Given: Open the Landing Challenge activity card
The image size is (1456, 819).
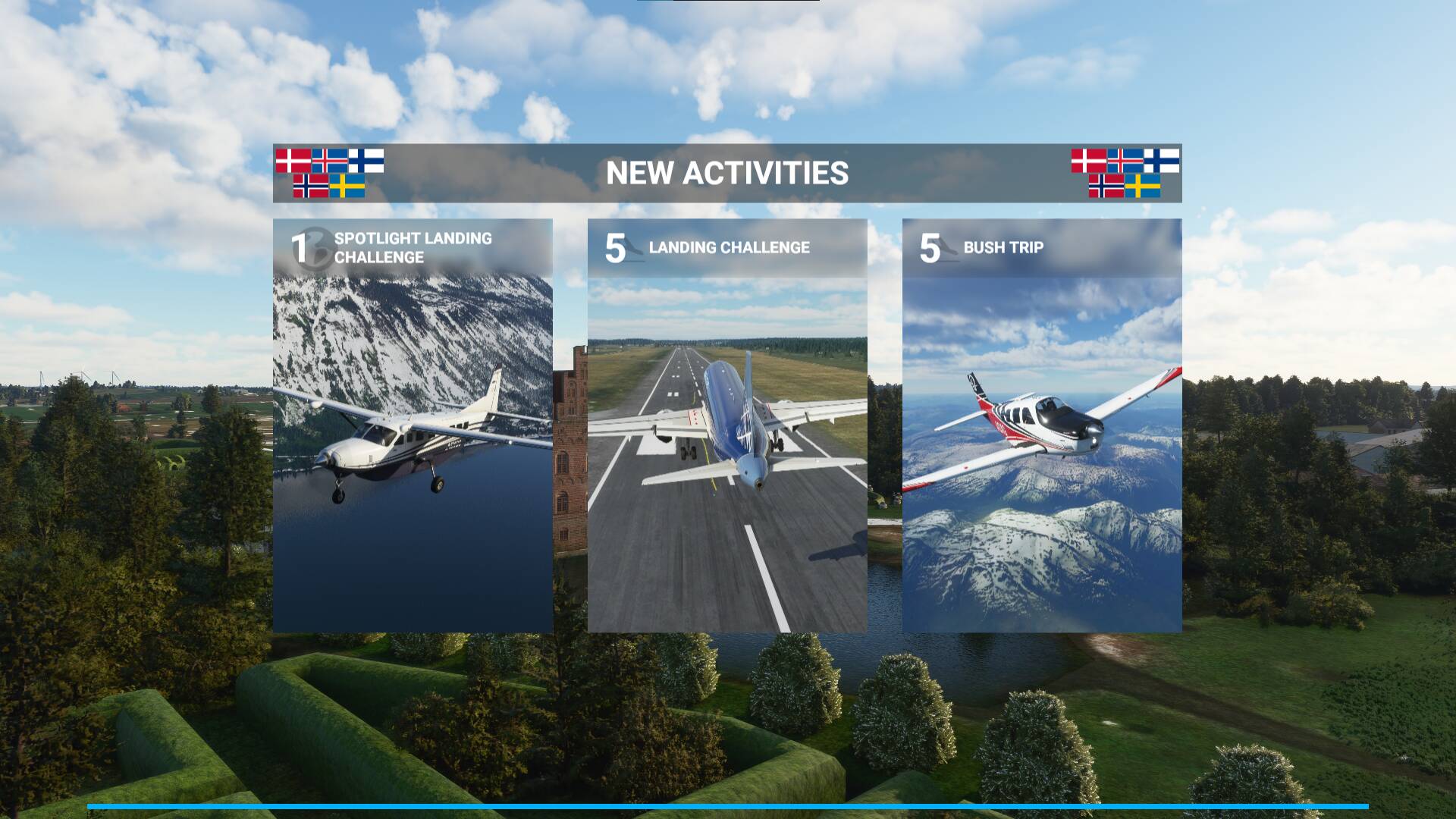Looking at the screenshot, I should click(727, 425).
